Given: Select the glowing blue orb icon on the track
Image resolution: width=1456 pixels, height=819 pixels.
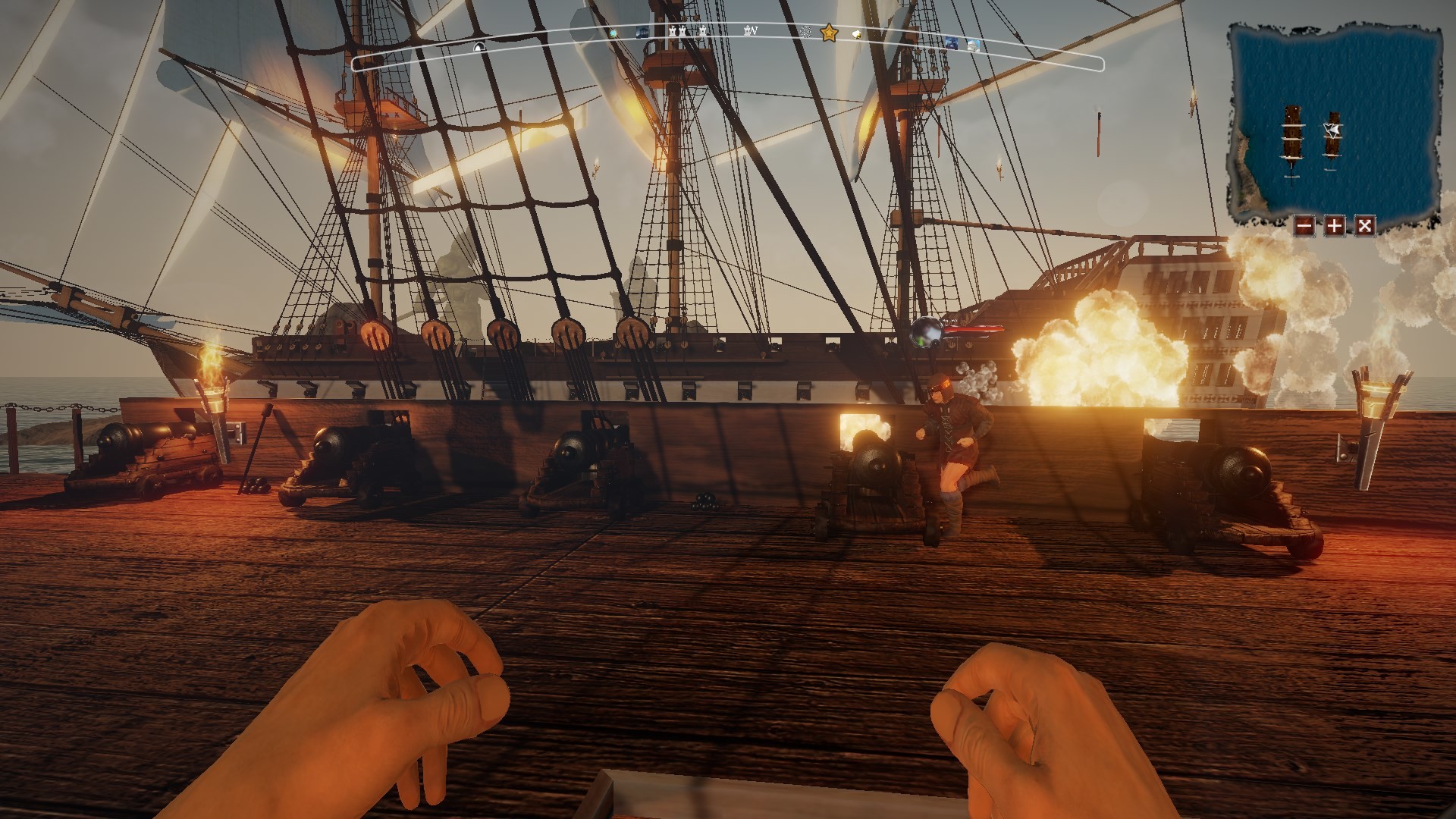Looking at the screenshot, I should click(612, 33).
